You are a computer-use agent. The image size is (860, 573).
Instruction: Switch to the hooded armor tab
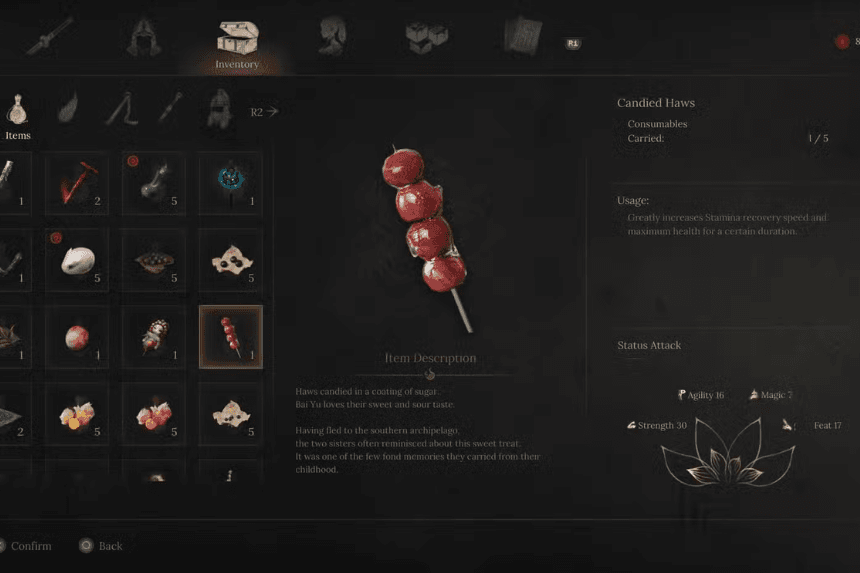144,37
